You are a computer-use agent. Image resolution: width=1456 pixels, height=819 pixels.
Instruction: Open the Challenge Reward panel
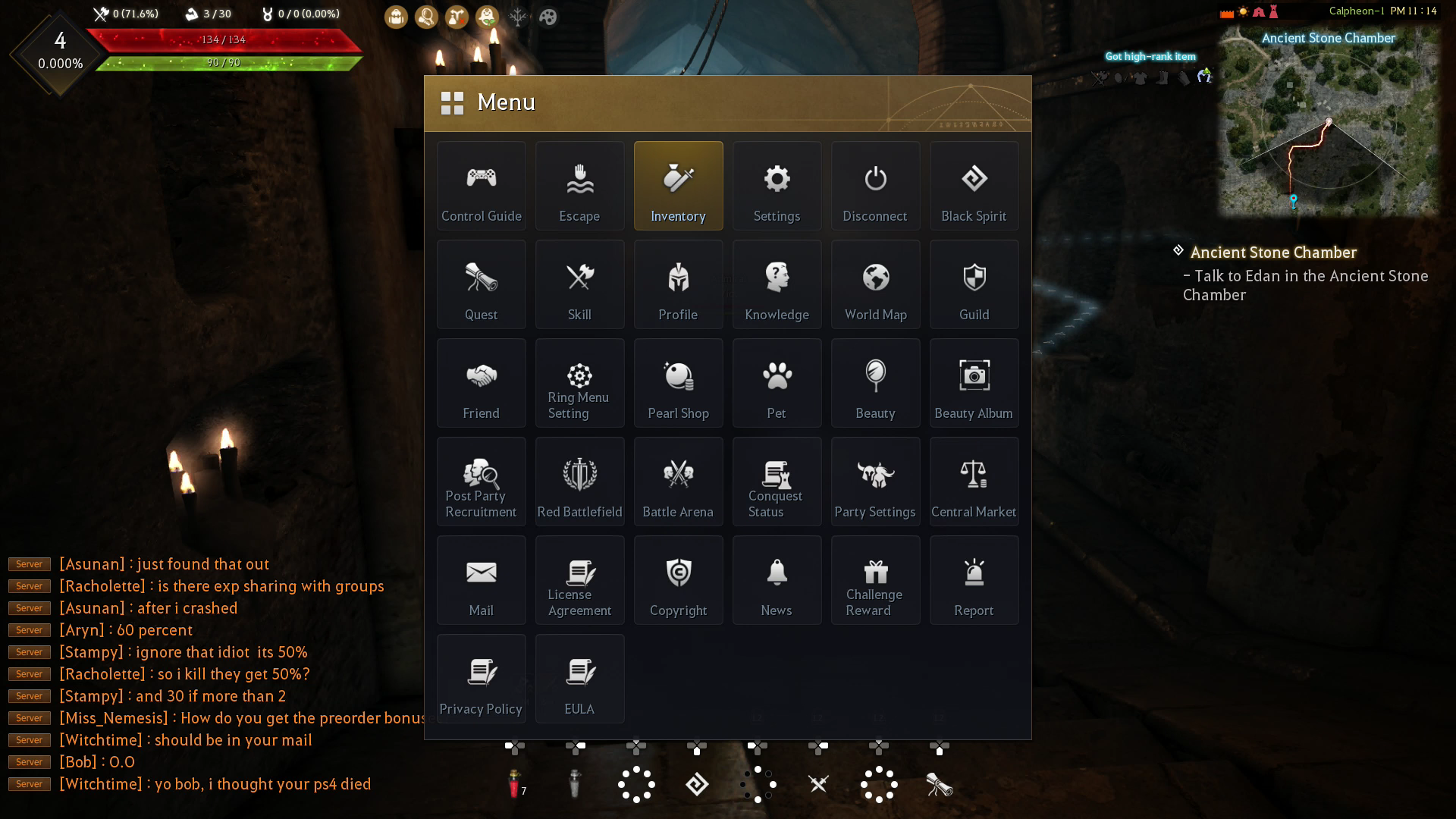(x=875, y=580)
